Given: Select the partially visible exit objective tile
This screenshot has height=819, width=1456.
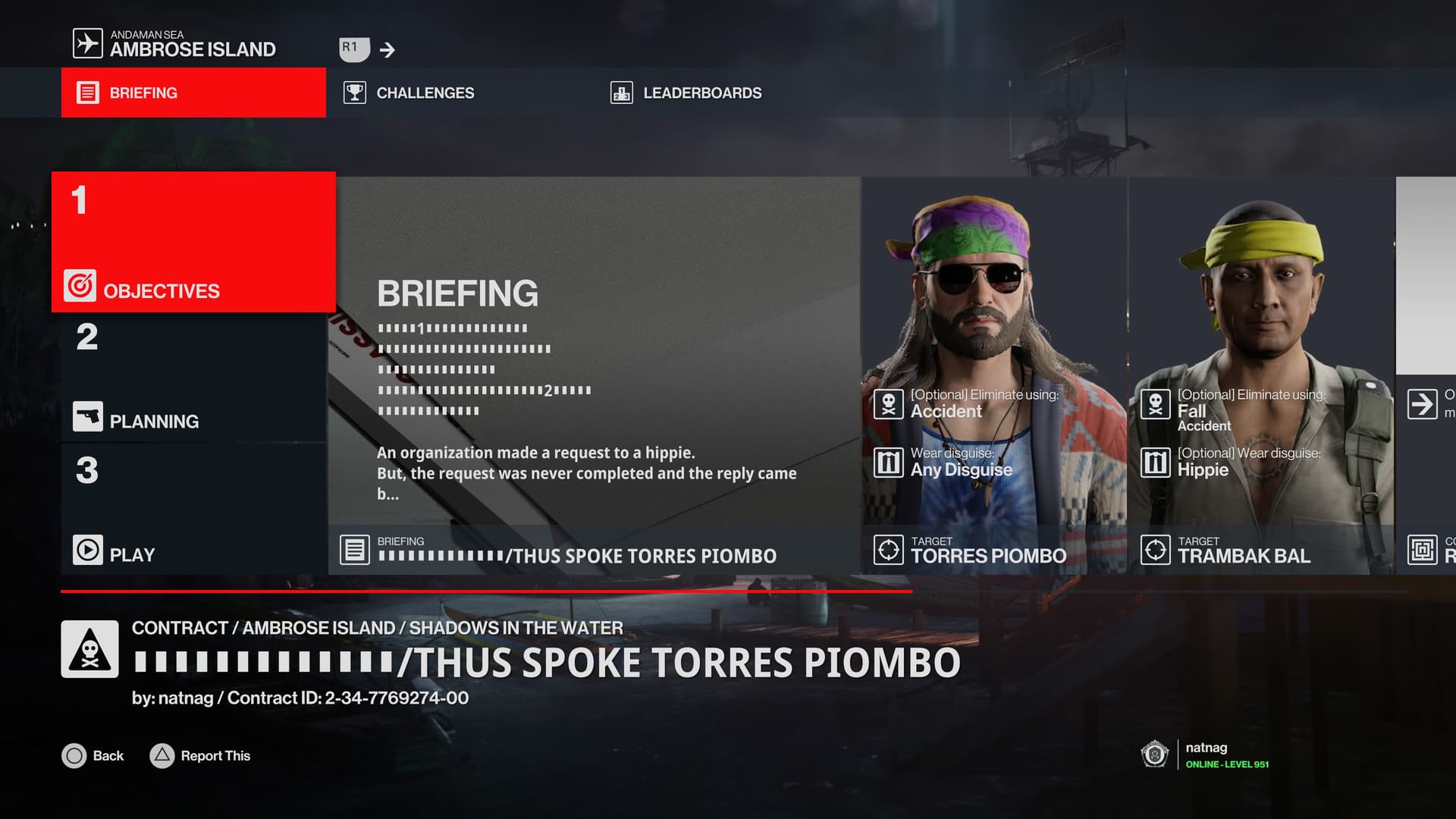Looking at the screenshot, I should point(1427,375).
